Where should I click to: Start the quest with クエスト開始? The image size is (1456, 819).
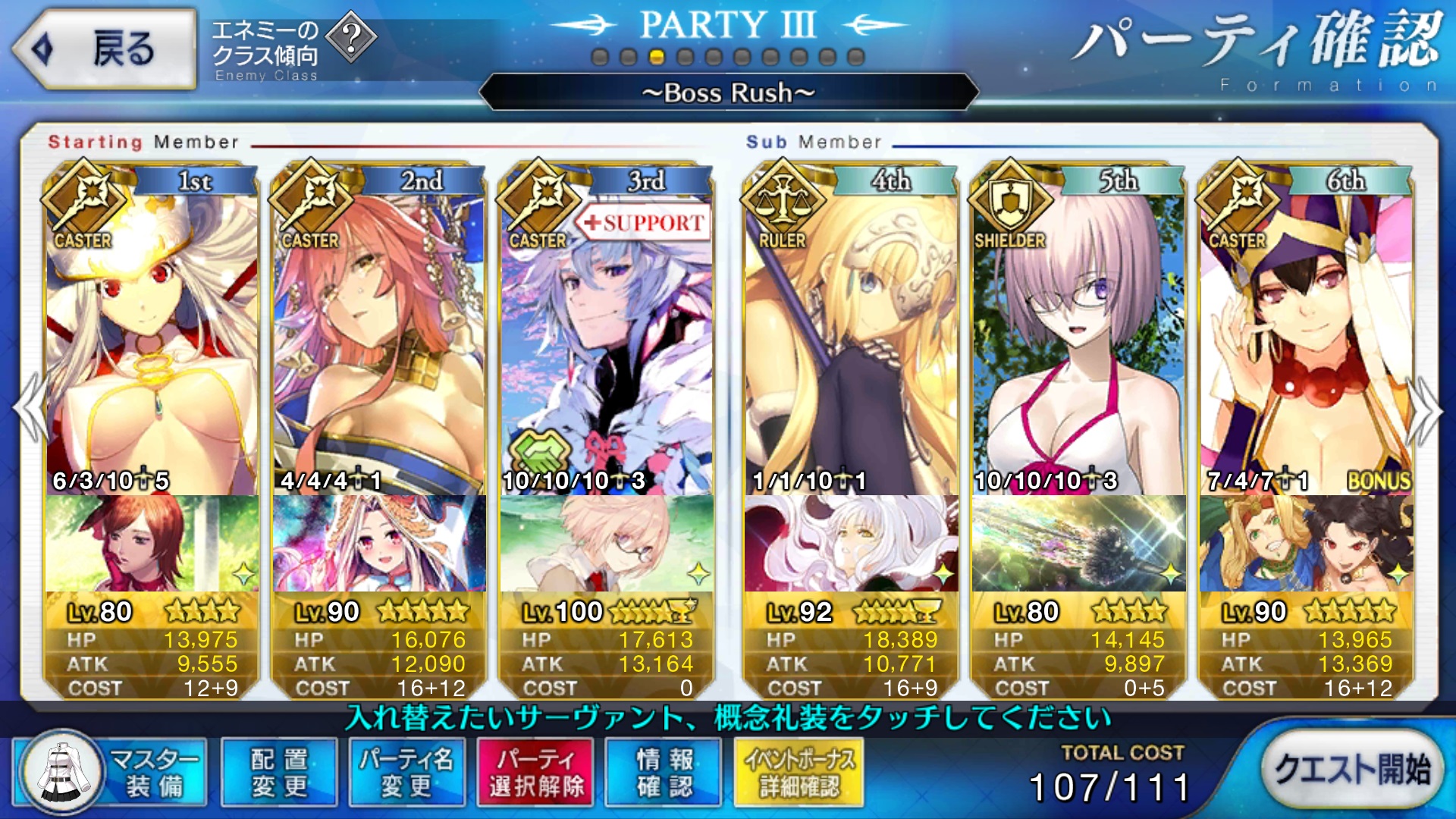click(x=1351, y=770)
